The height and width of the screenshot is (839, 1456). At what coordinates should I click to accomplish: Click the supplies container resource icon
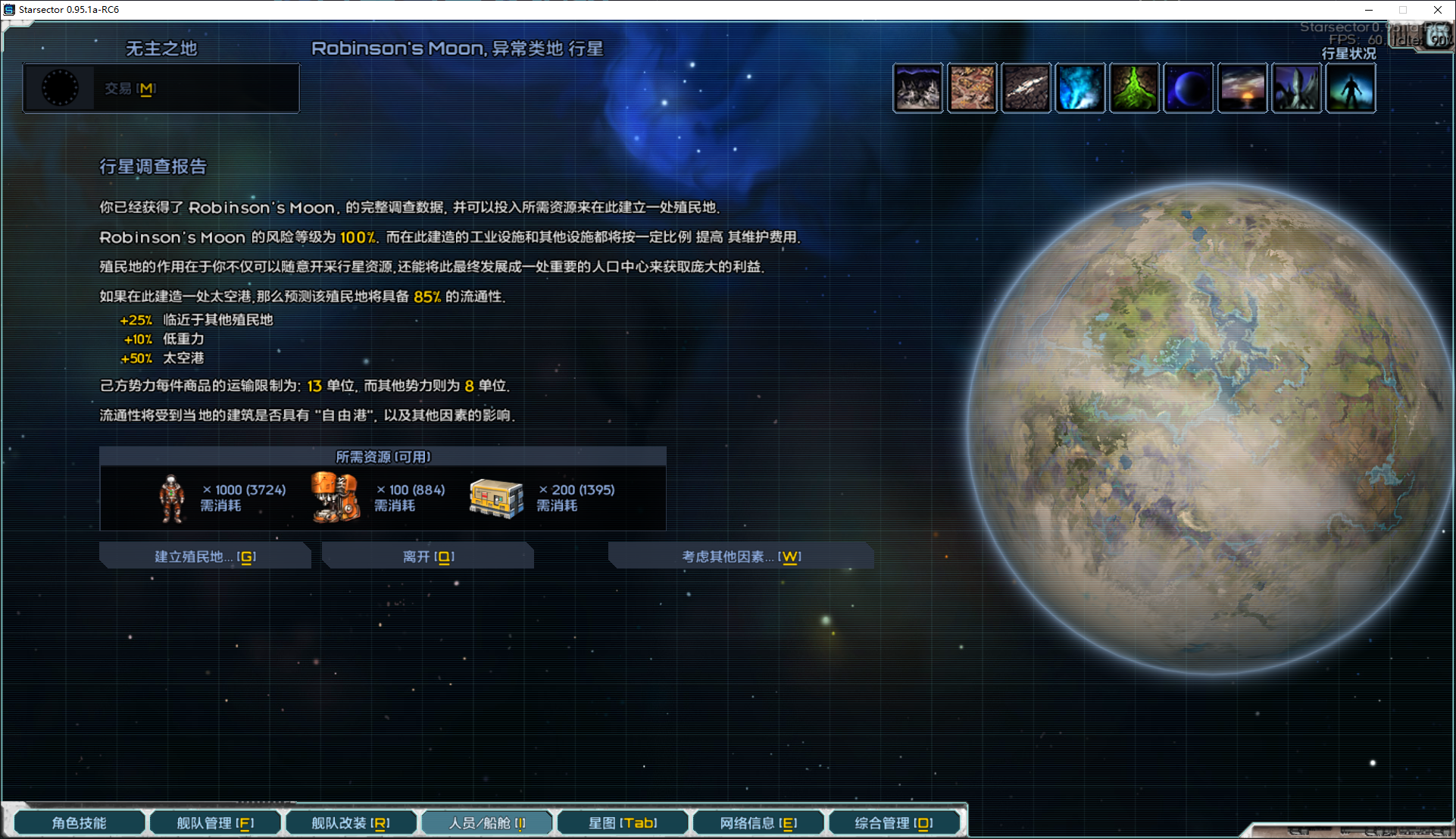(x=497, y=498)
